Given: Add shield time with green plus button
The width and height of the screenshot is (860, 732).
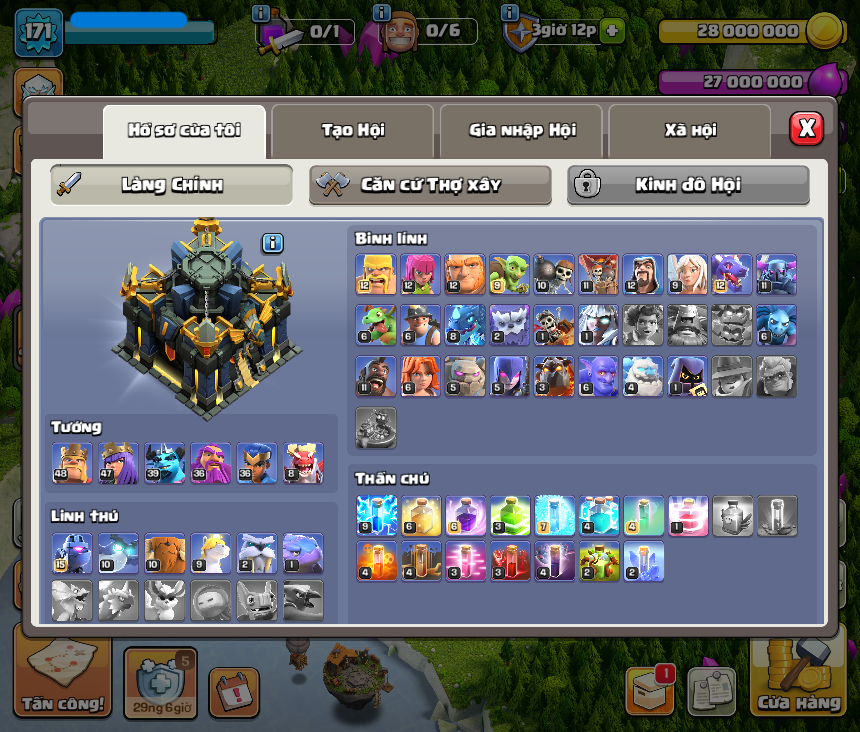Looking at the screenshot, I should (x=613, y=30).
